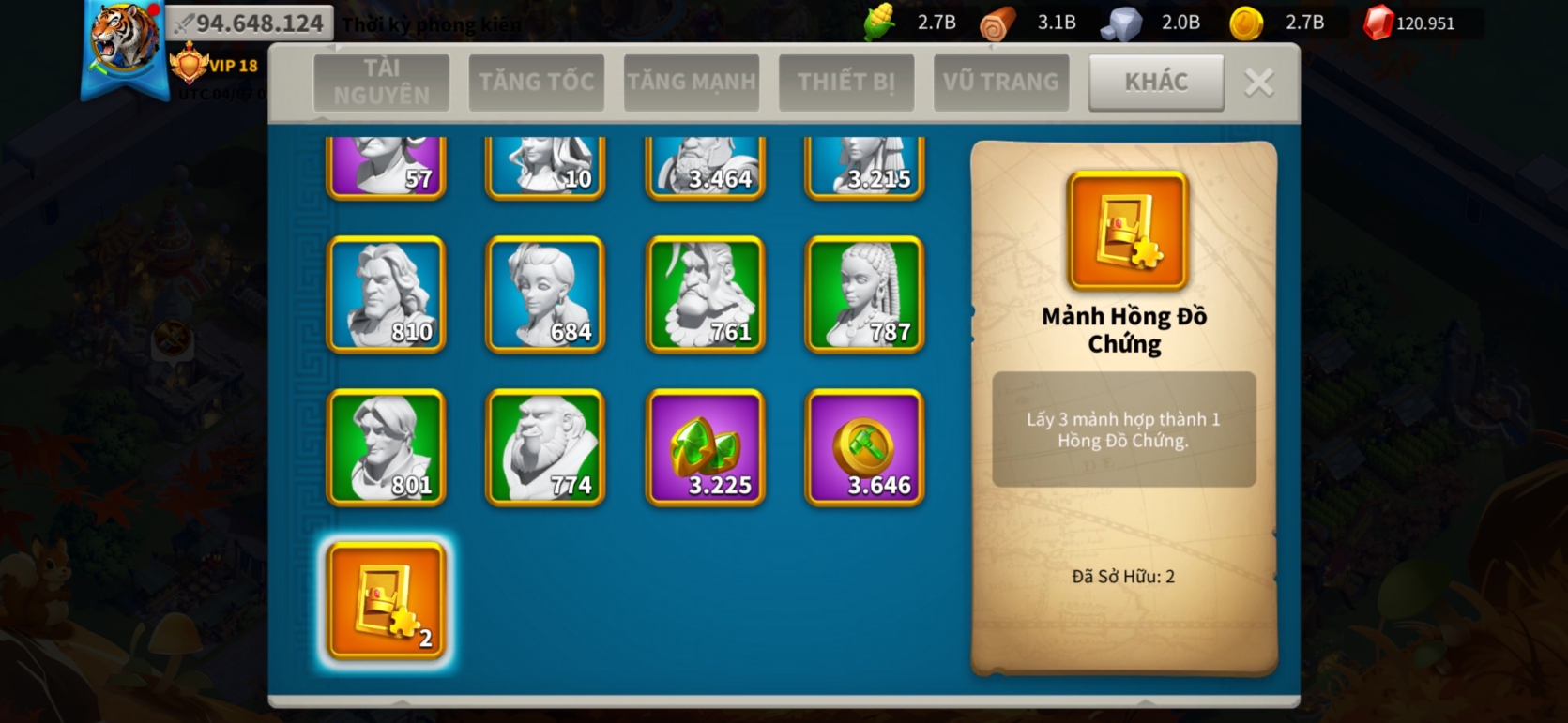Click the red gem currency counter
Screen dimensions: 1568x723
[x=1411, y=23]
